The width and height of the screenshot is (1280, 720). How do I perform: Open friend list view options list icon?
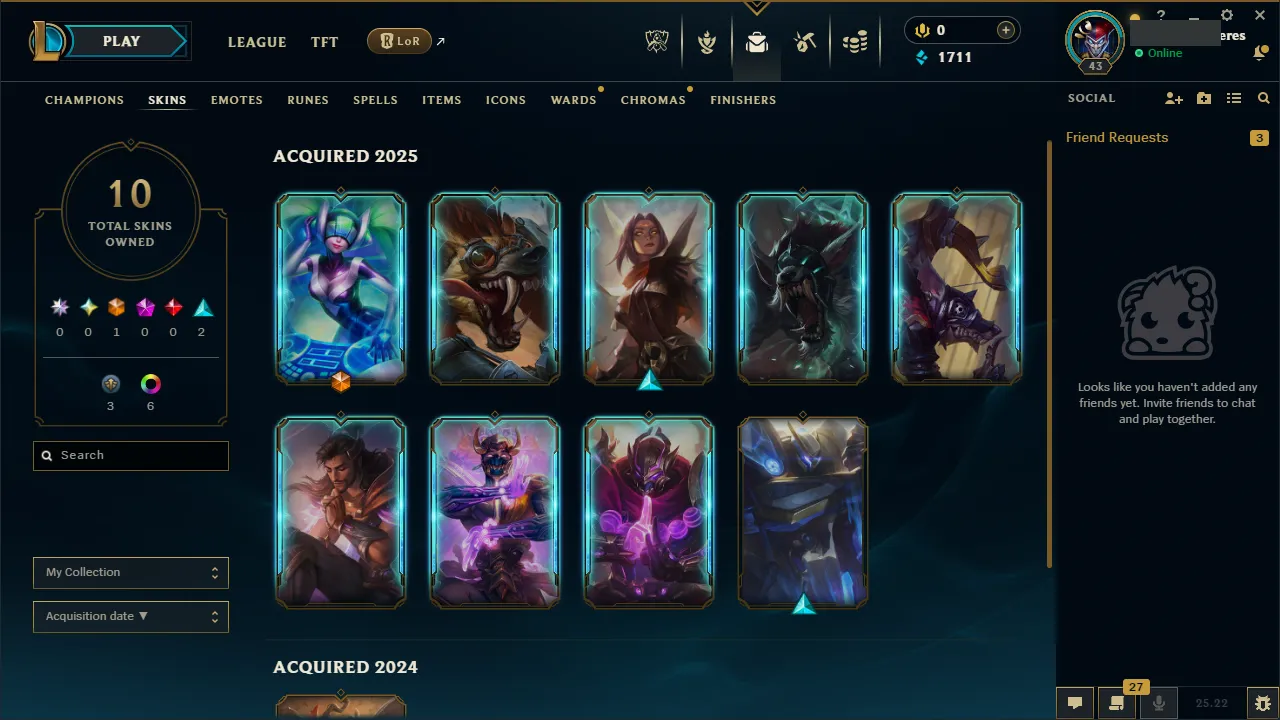point(1233,98)
